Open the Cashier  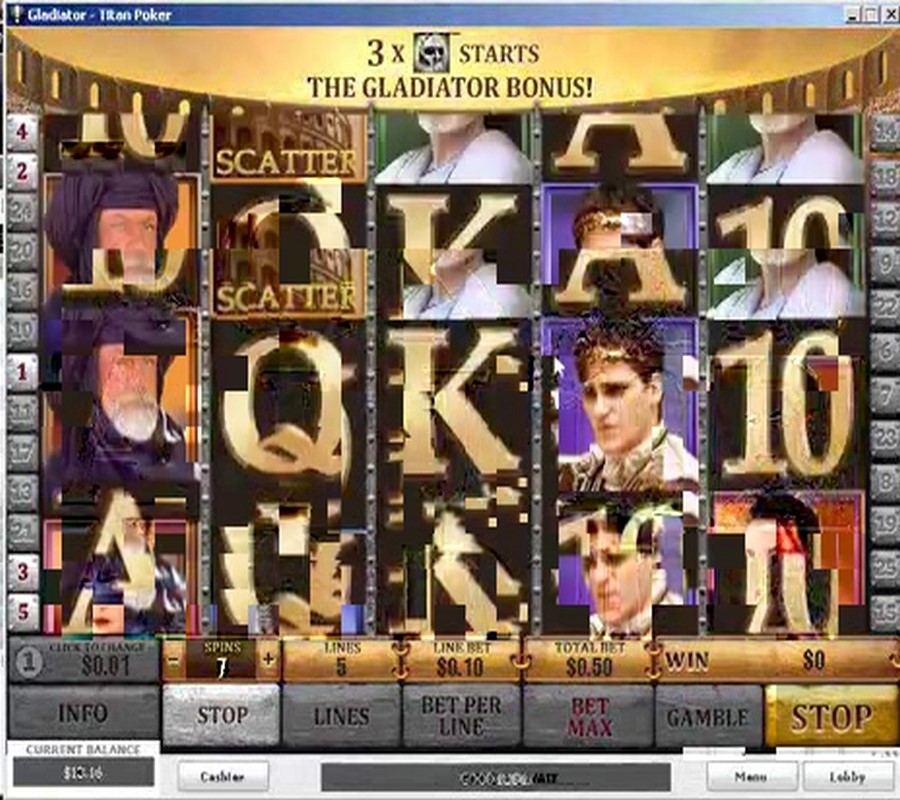tap(223, 776)
